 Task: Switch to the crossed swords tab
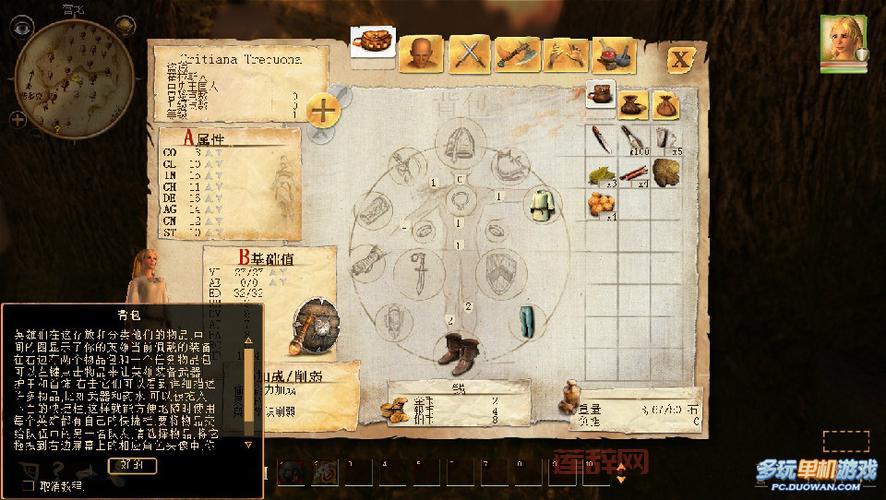click(x=467, y=53)
